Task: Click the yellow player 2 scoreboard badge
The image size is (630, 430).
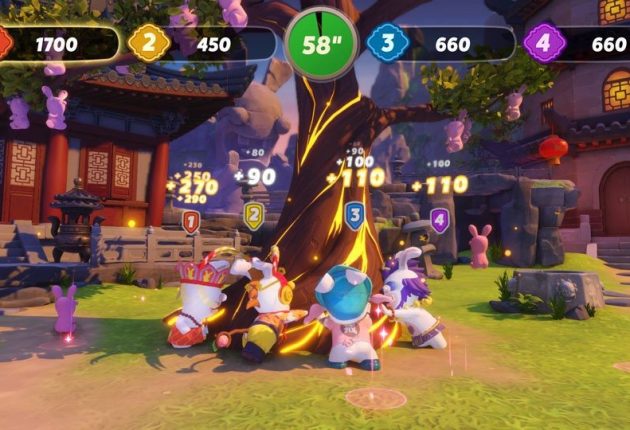Action: coord(148,44)
